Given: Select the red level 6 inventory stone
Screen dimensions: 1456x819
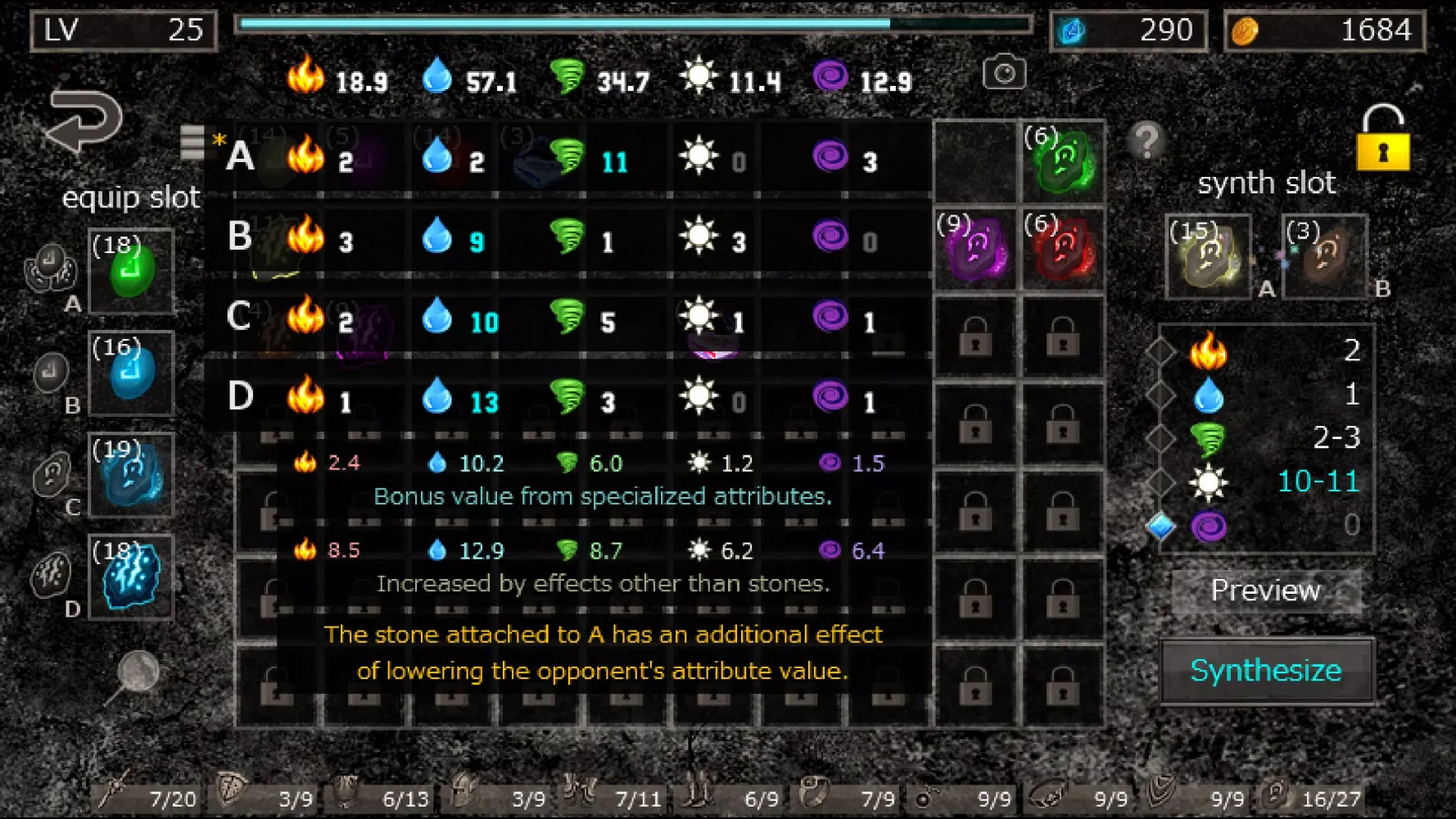Looking at the screenshot, I should pos(1063,249).
